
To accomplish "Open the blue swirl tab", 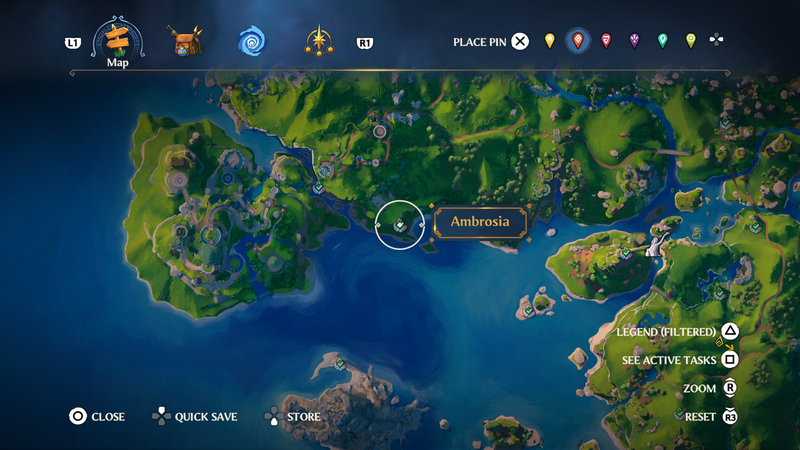I will point(252,42).
